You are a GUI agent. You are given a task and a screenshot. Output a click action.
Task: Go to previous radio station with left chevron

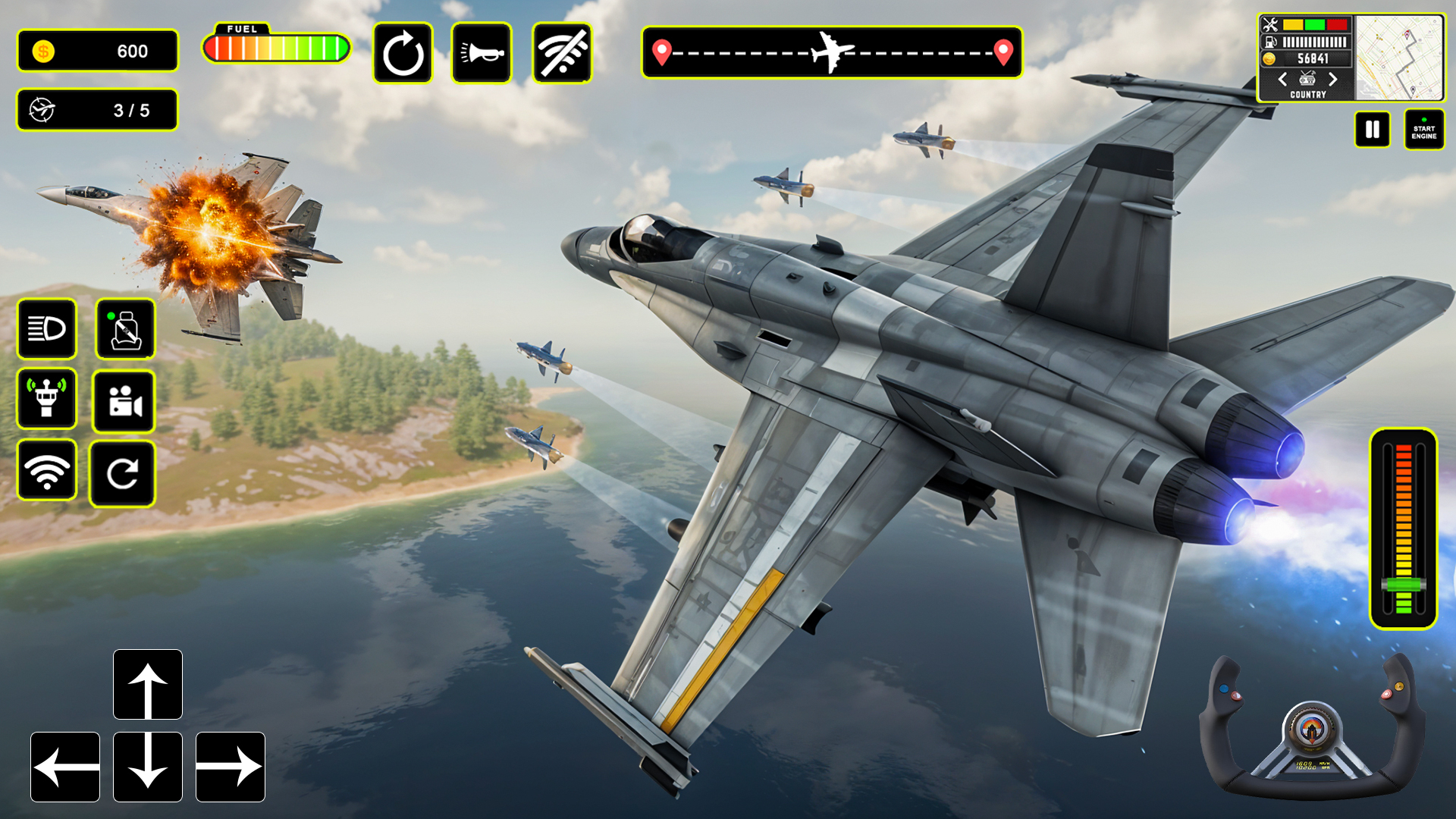coord(1283,80)
